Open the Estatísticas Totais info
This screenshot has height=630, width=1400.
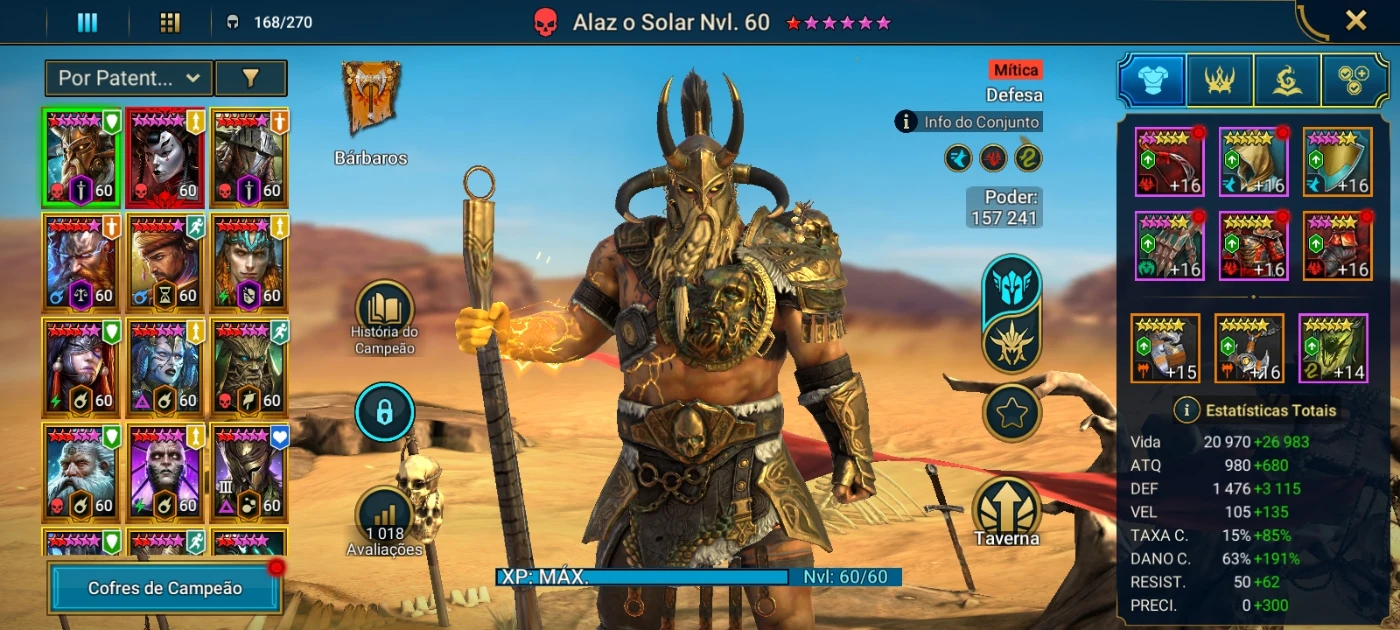coord(1187,410)
